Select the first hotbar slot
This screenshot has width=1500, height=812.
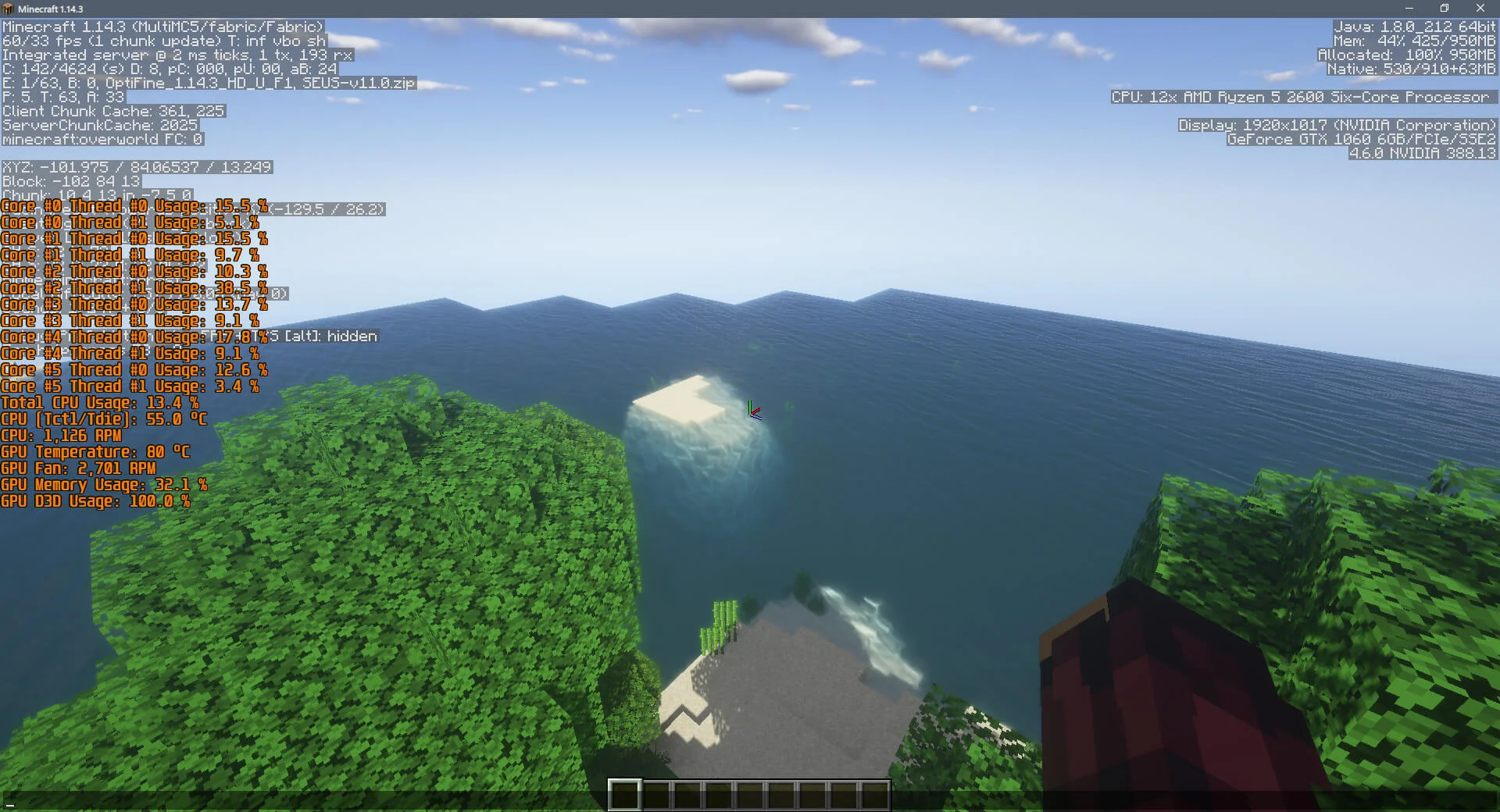[x=625, y=793]
